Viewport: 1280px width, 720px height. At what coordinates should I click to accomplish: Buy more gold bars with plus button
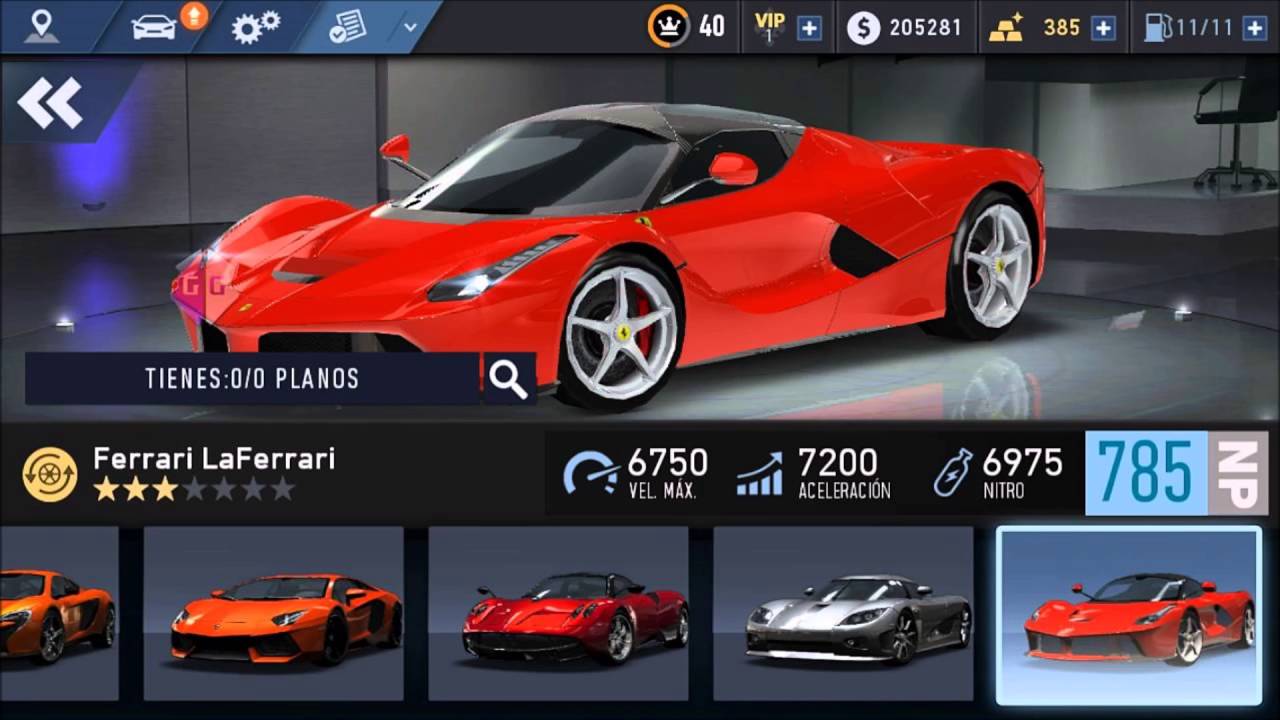[1103, 28]
